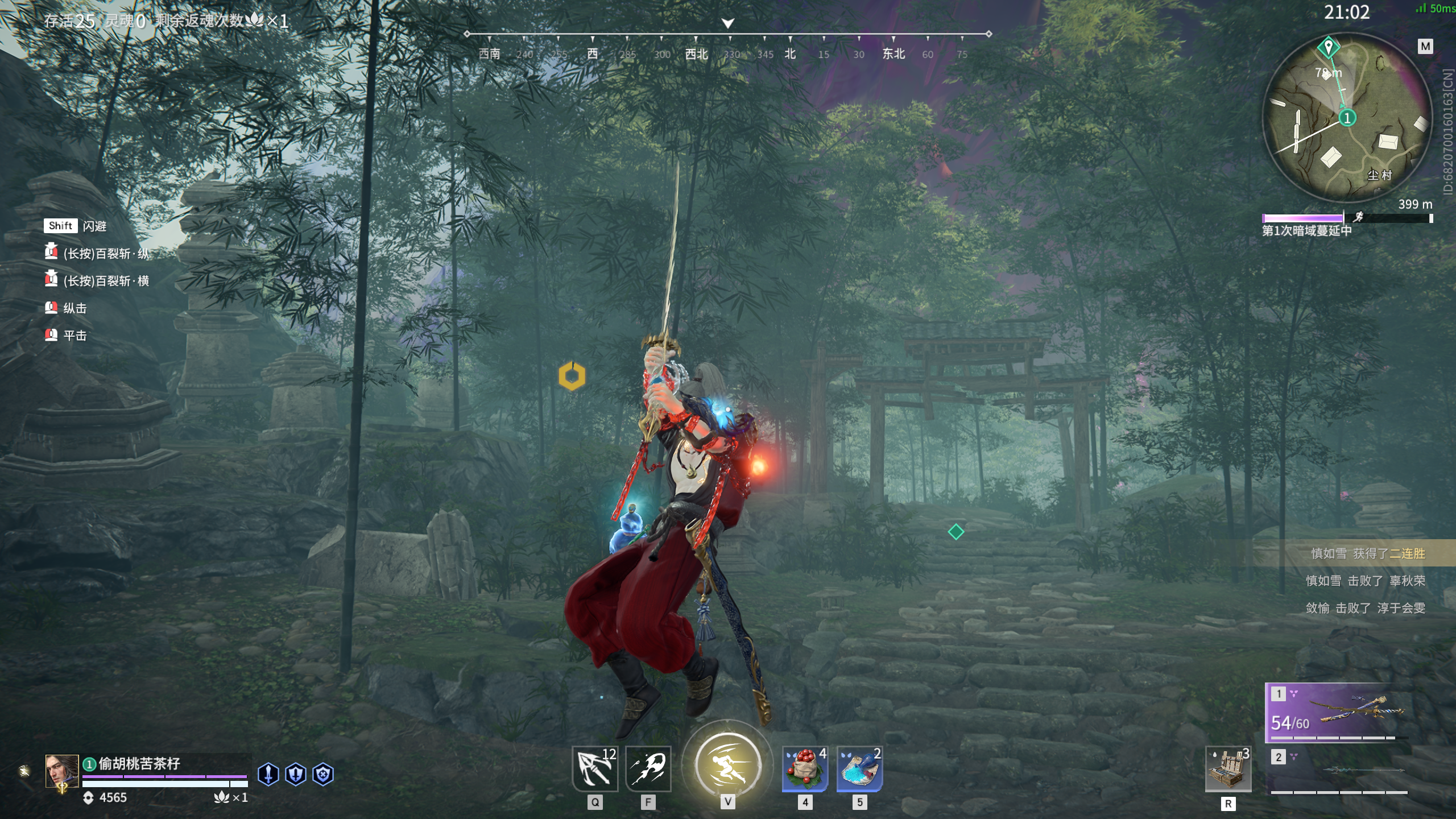Select primary weapon slot showing 54/60
Image resolution: width=1456 pixels, height=819 pixels.
pos(1337,712)
